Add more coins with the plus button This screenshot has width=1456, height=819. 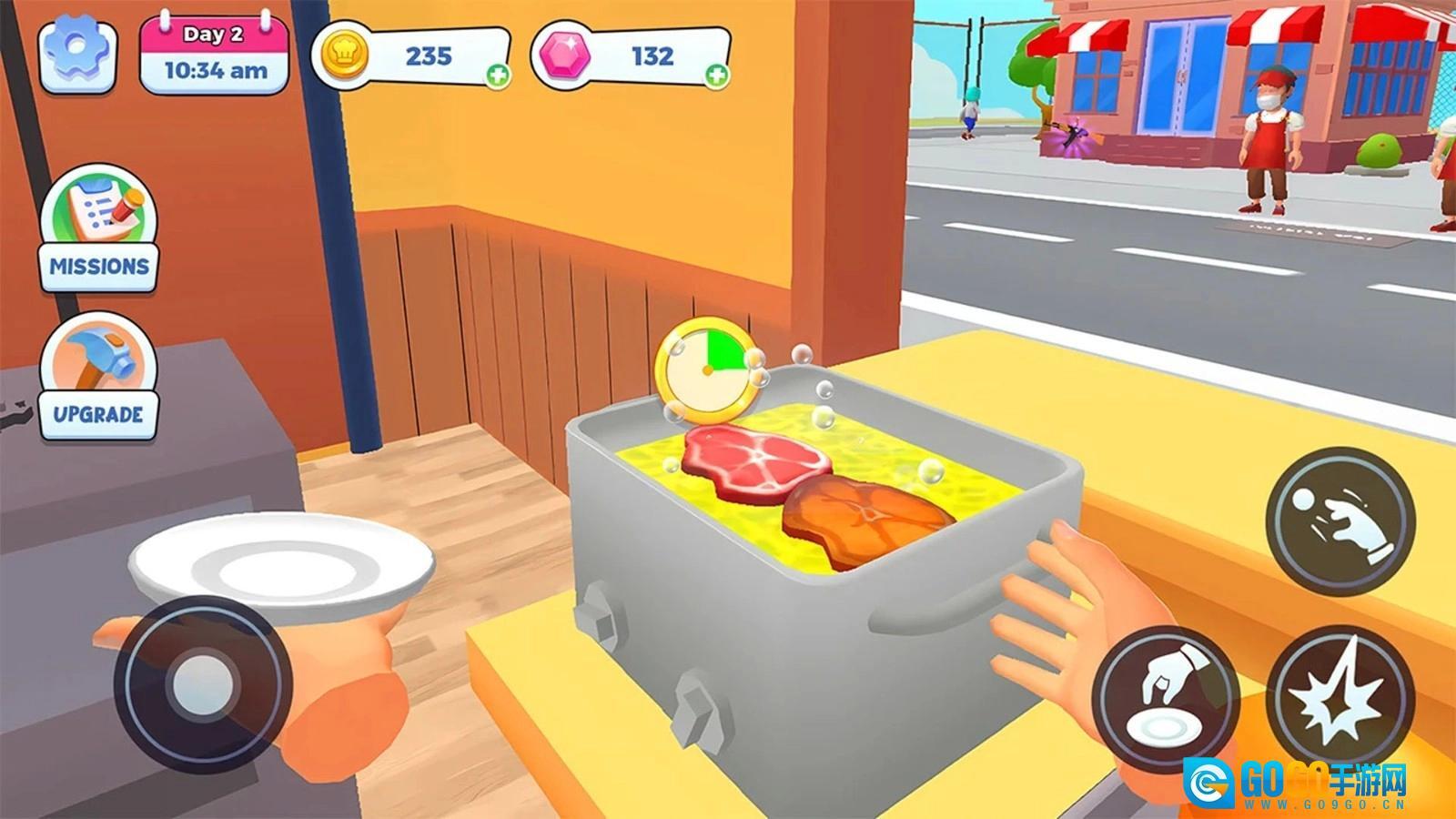(x=497, y=76)
